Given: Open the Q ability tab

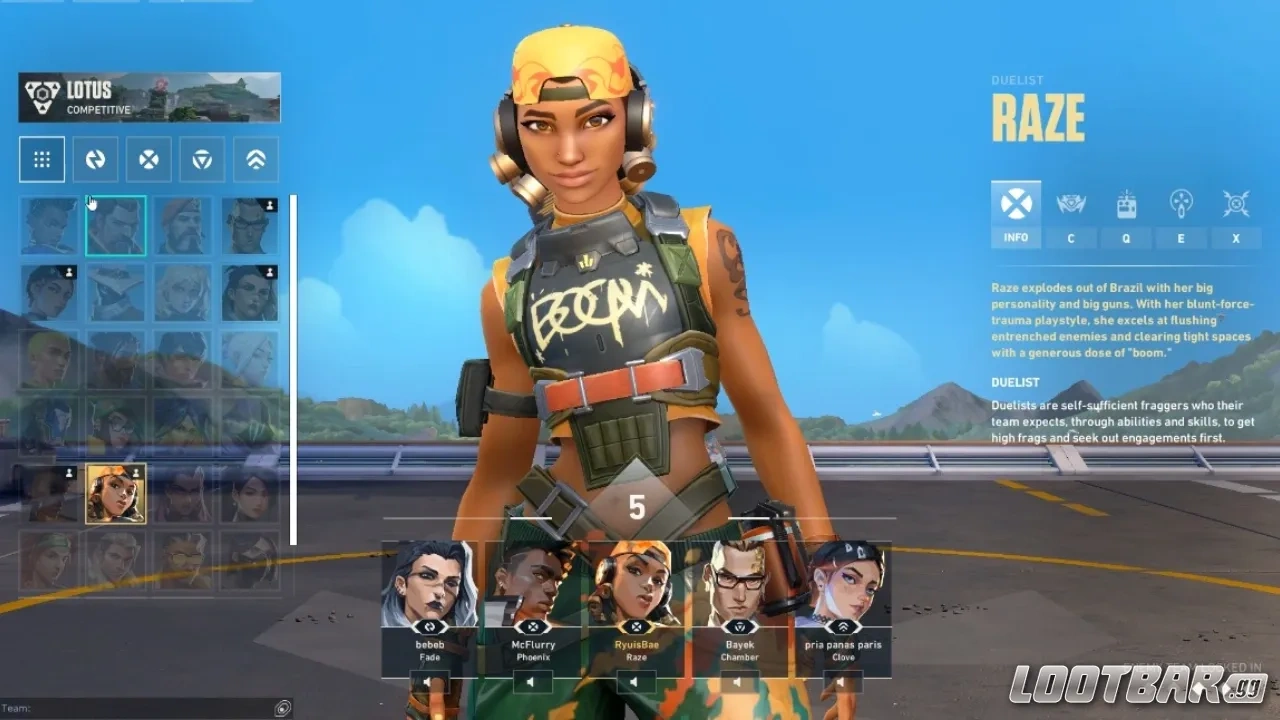Looking at the screenshot, I should pyautogui.click(x=1126, y=238).
